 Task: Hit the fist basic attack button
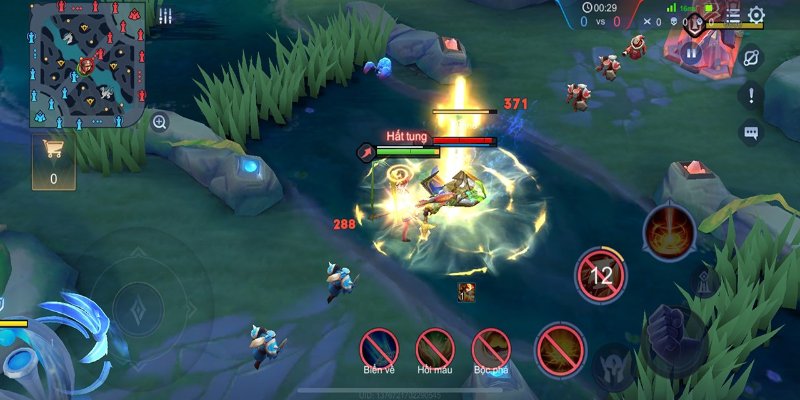[x=673, y=335]
